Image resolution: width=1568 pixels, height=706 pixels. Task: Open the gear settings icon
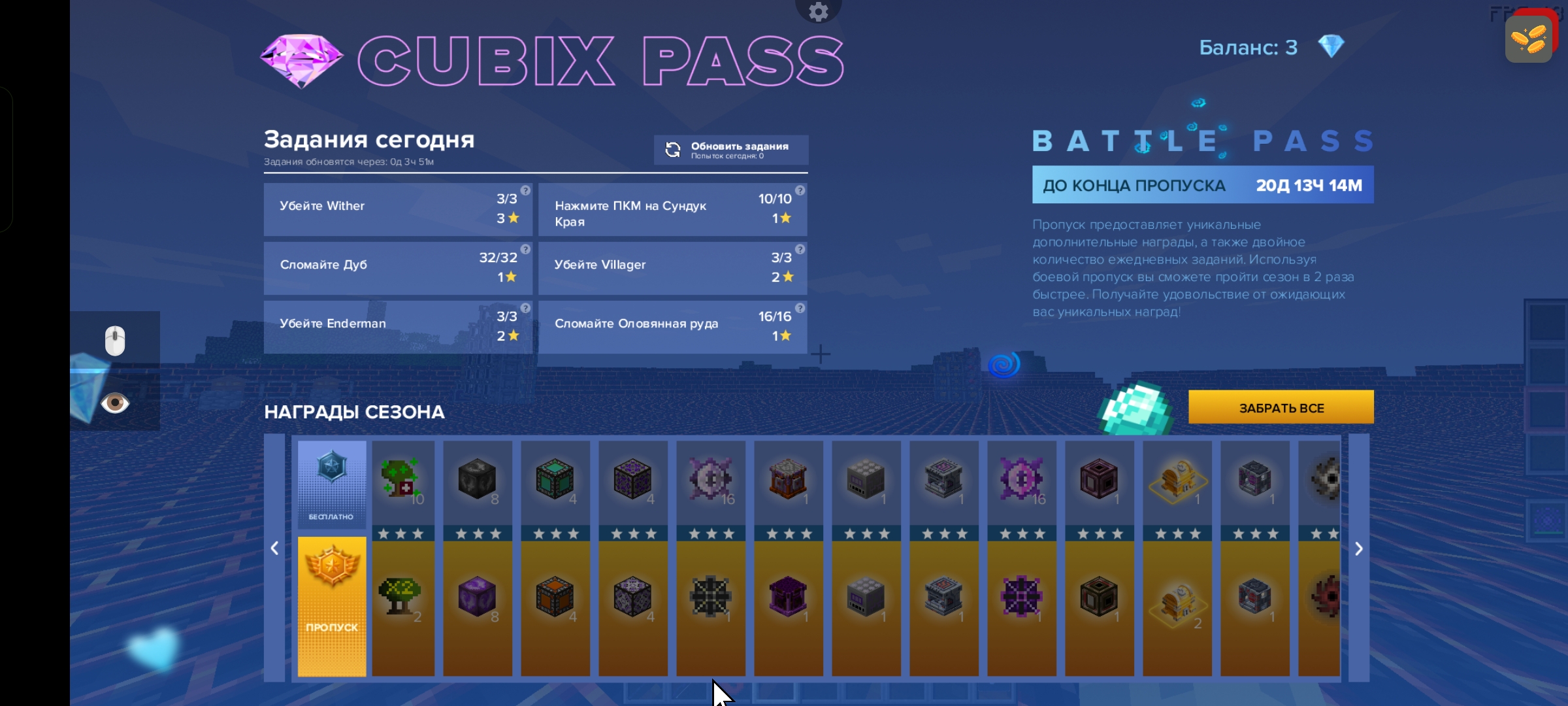tap(818, 11)
